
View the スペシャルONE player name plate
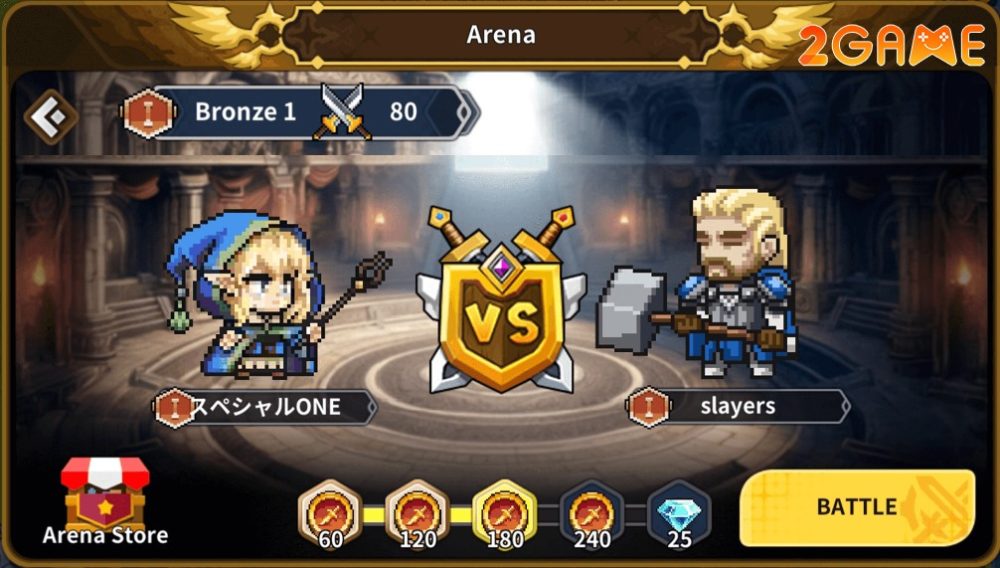coord(266,407)
